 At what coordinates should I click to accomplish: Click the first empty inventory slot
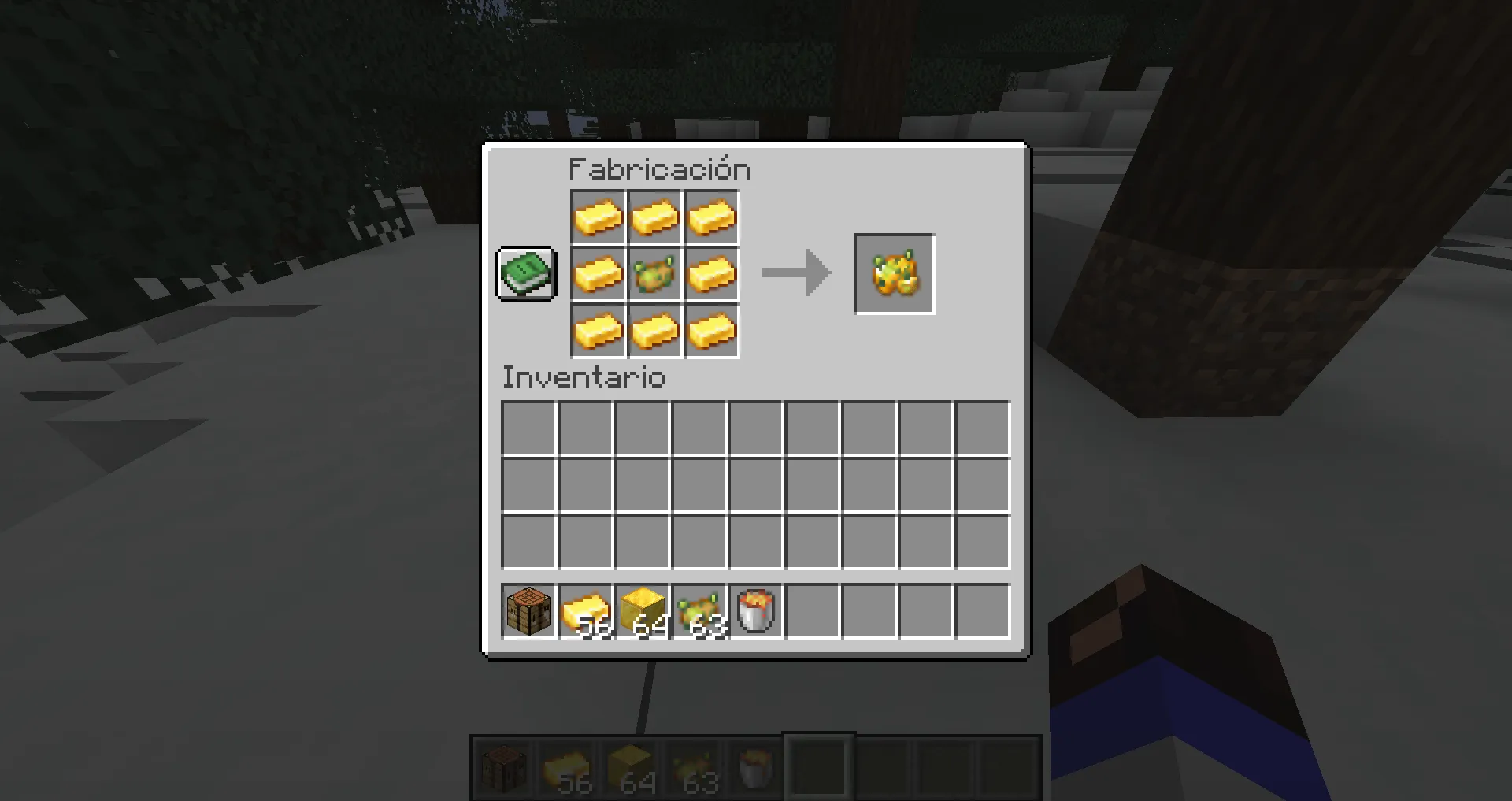(528, 425)
